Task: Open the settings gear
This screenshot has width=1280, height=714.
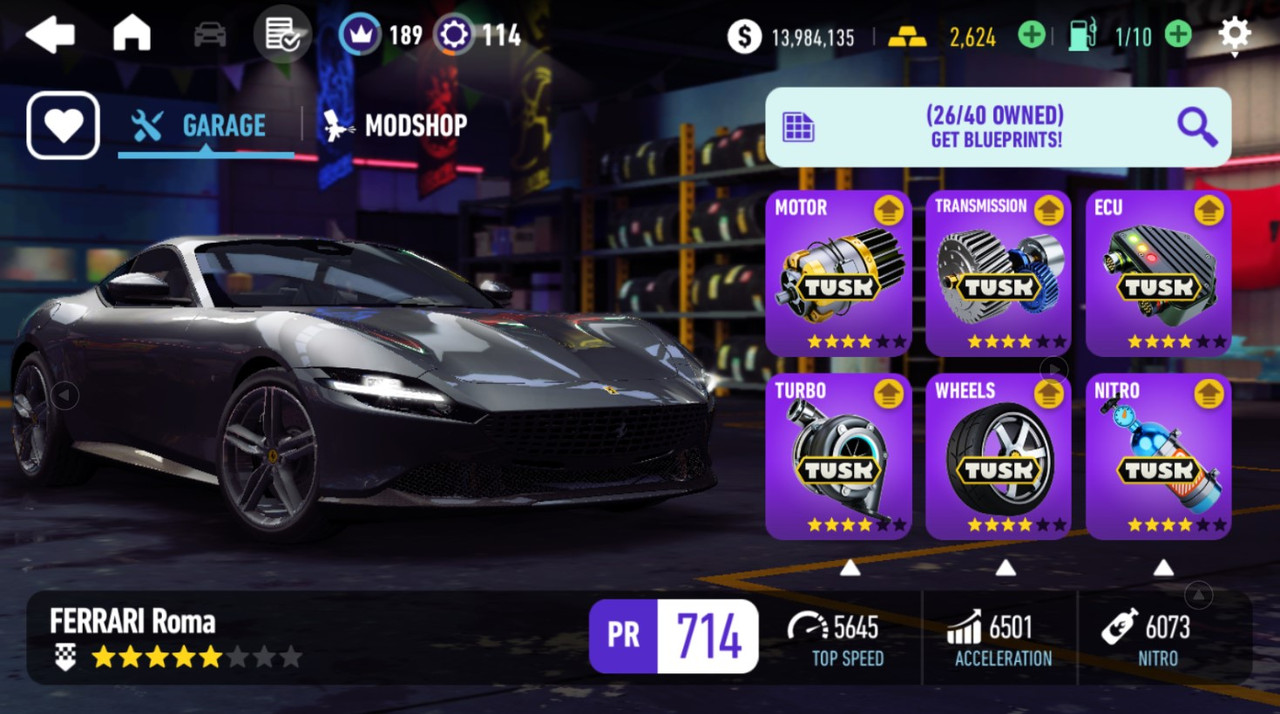Action: (1234, 35)
